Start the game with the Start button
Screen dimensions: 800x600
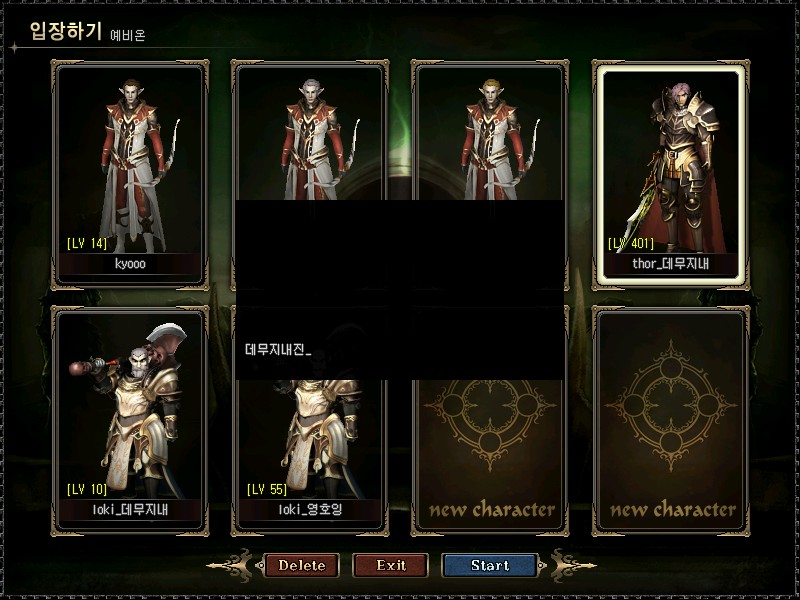click(490, 565)
